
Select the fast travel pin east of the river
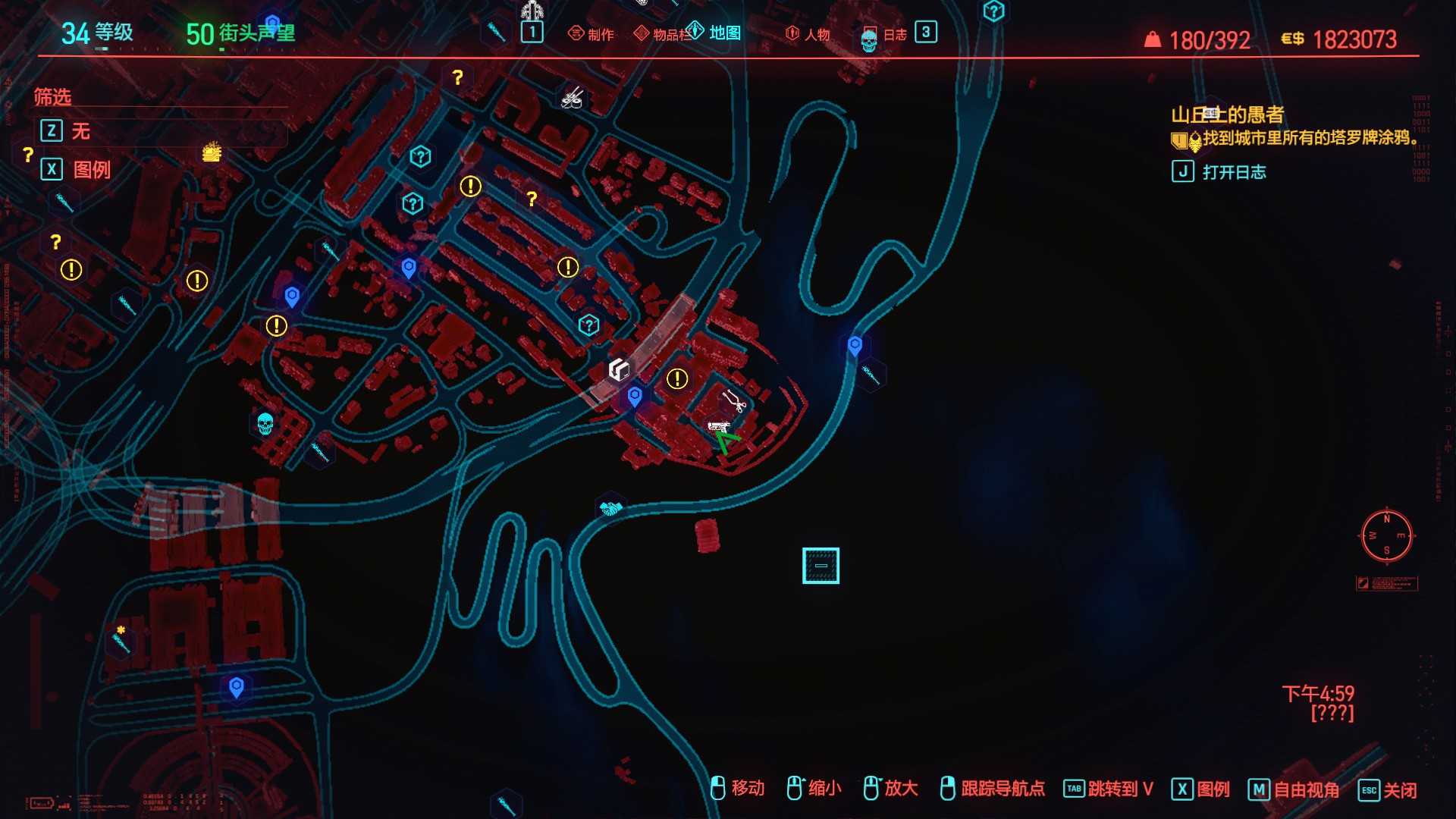tap(855, 346)
